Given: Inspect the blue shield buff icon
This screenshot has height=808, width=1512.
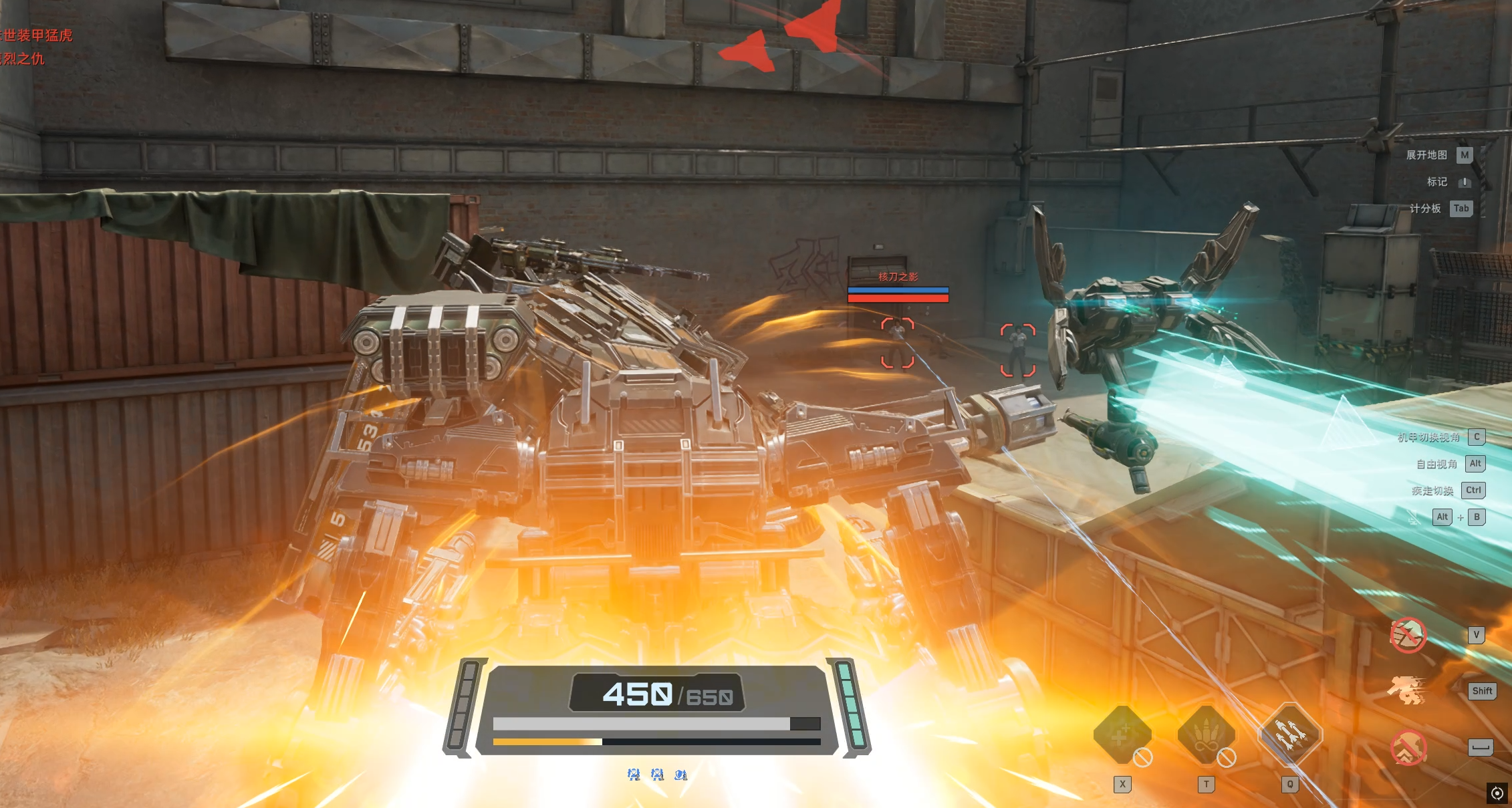Looking at the screenshot, I should 680,775.
